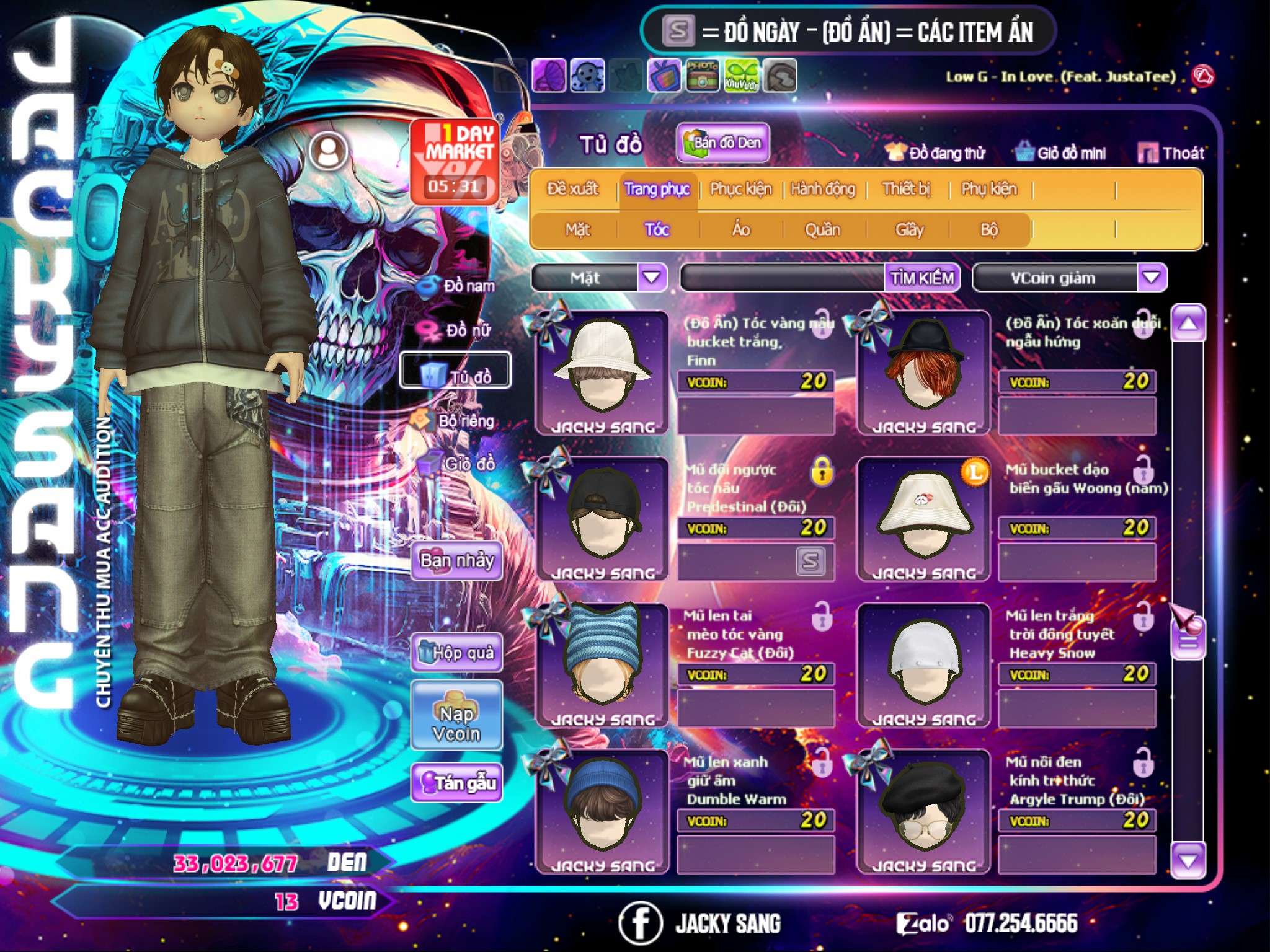View Đồ đang thử items
Screen dimensions: 1270x952
click(x=936, y=153)
